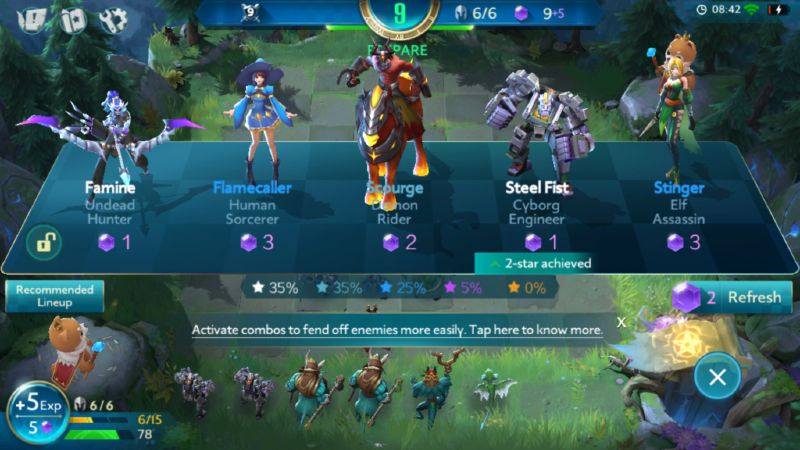Tap the combo tip to learn more

click(397, 329)
